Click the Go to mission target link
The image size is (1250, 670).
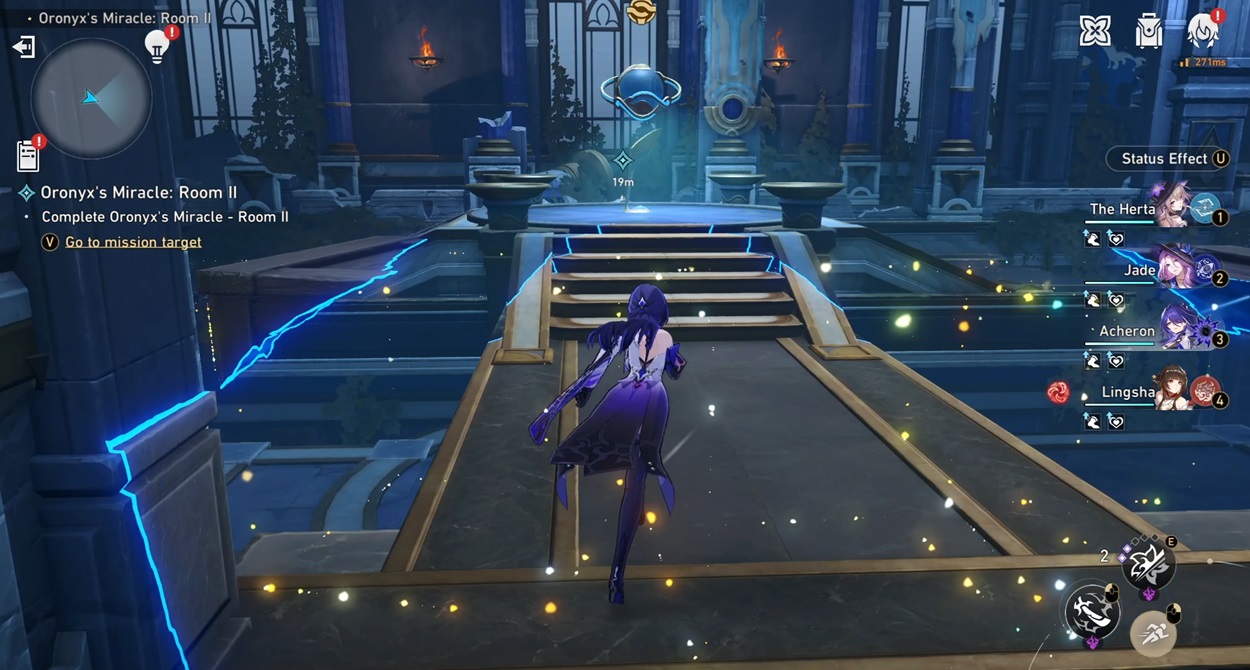[x=133, y=242]
